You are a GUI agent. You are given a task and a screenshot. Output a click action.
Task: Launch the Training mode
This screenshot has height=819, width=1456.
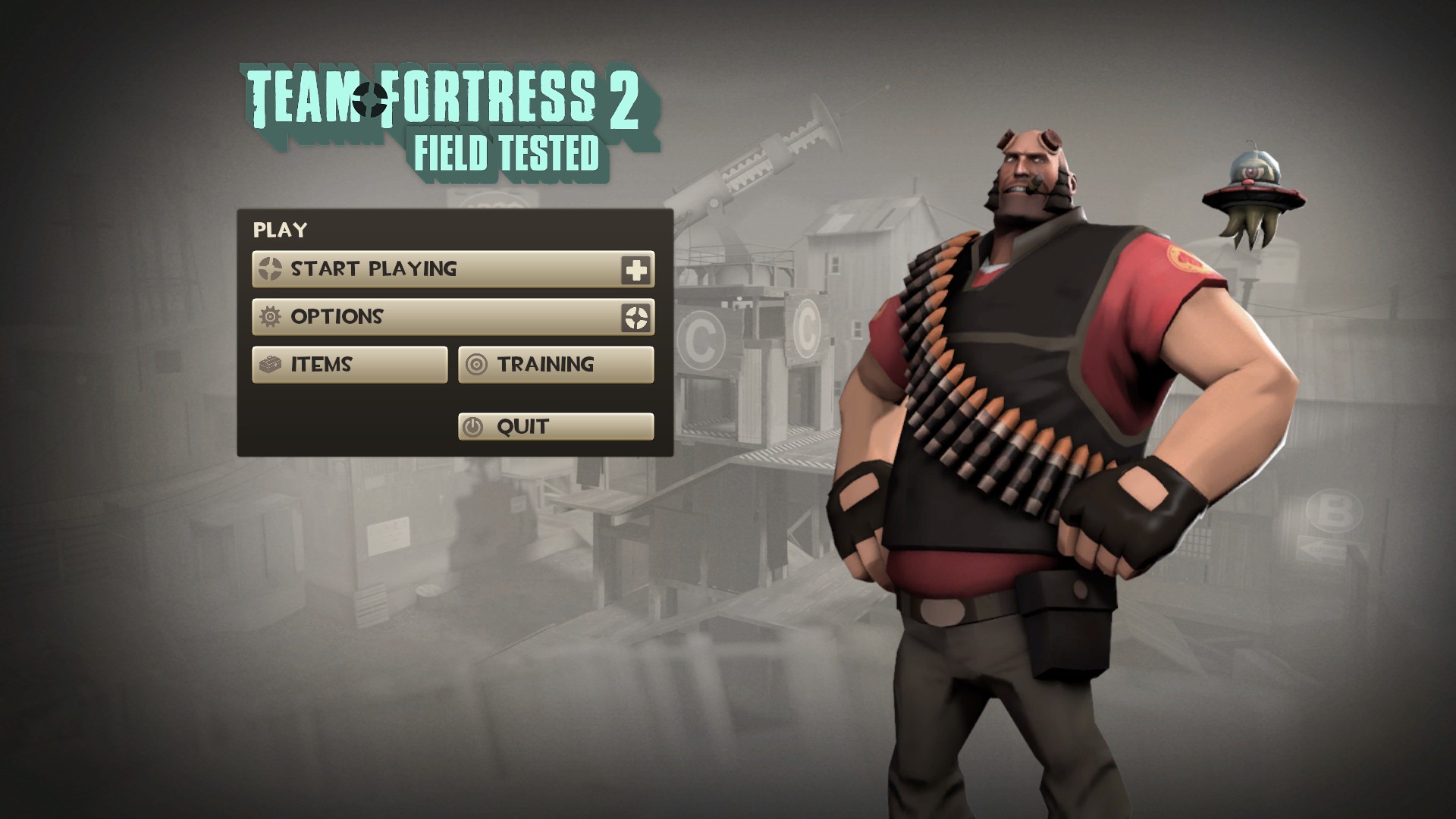(556, 365)
